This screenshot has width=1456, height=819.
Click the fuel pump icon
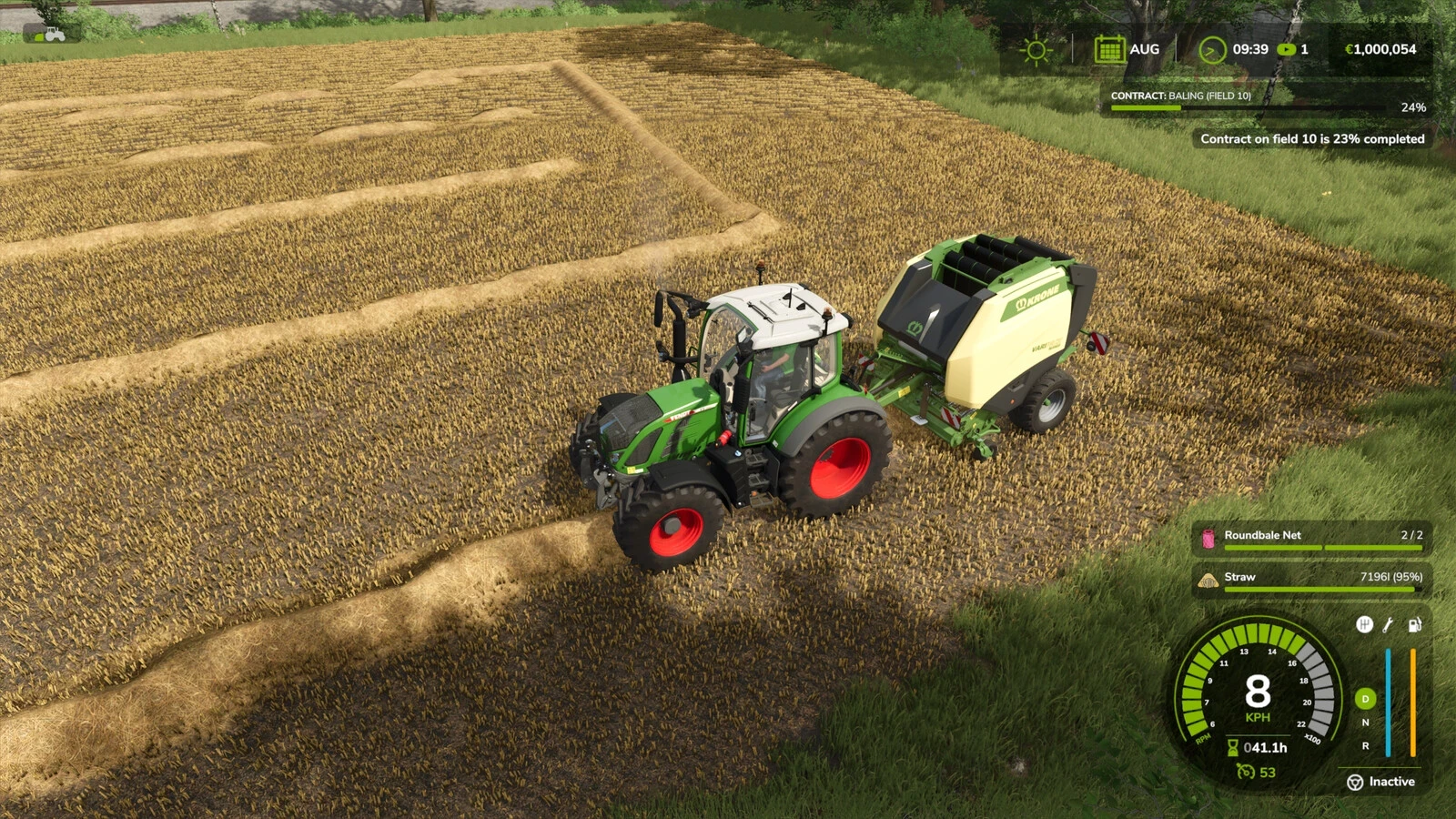tap(1414, 624)
